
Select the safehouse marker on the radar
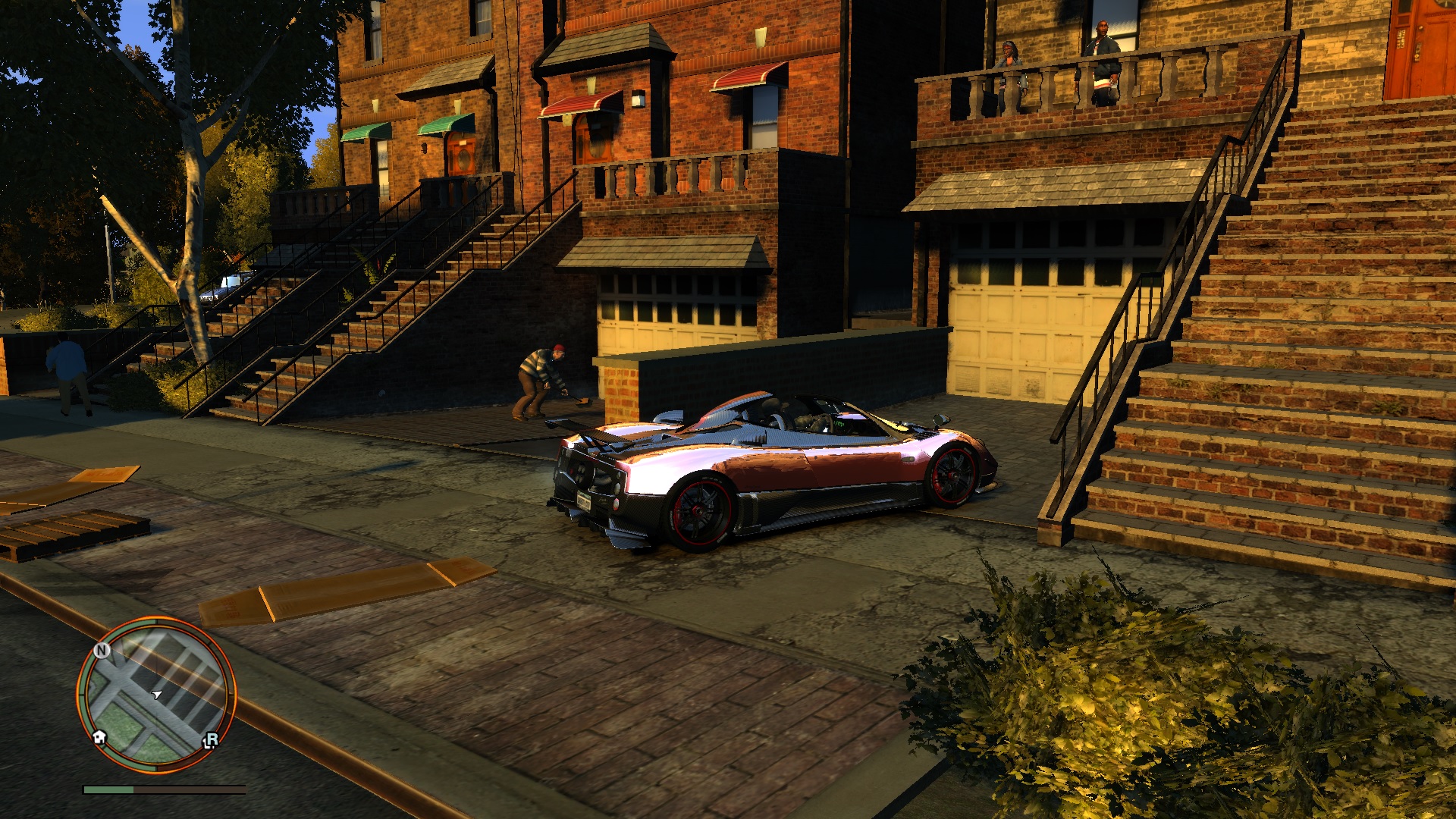point(99,737)
